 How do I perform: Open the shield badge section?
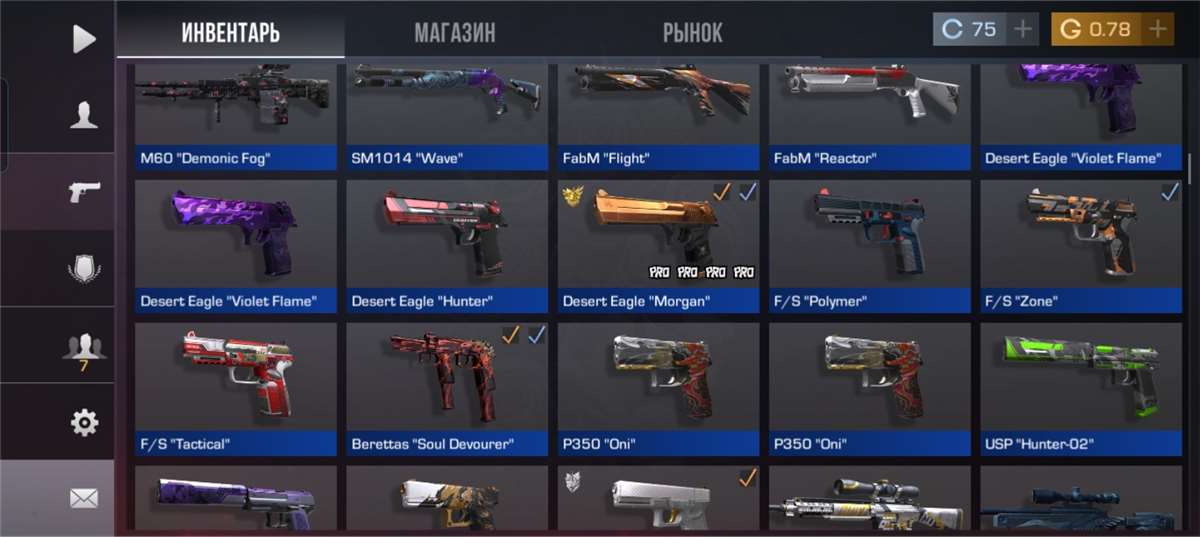[x=84, y=268]
